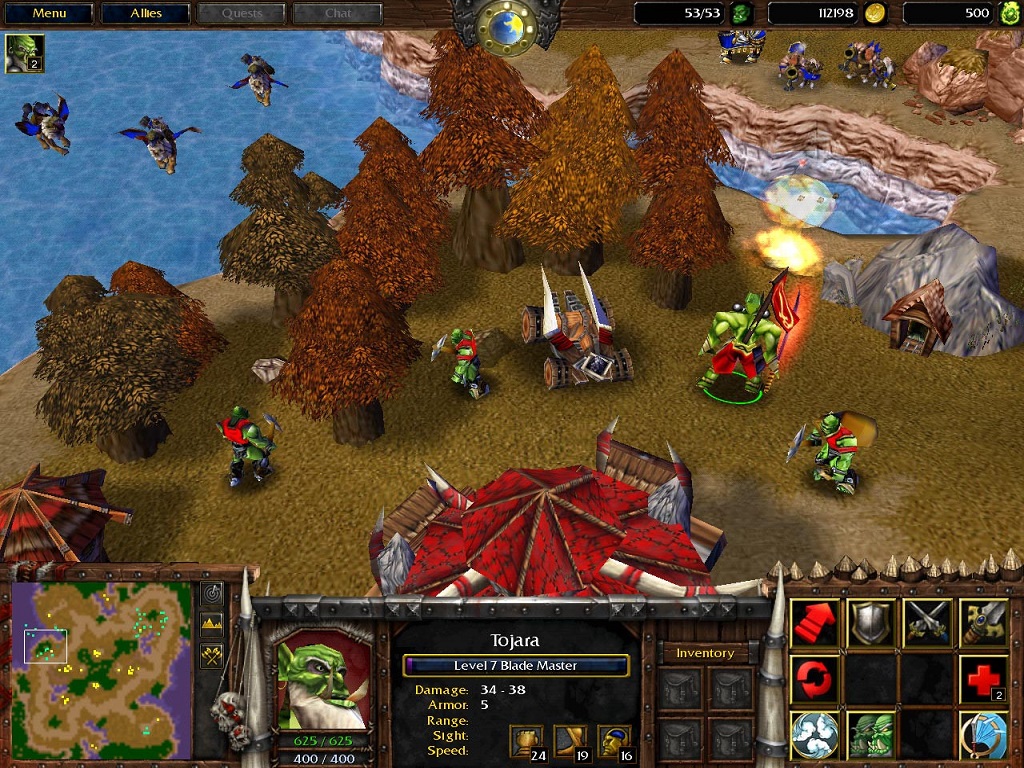Click the Blade Master portrait
The width and height of the screenshot is (1024, 768).
pyautogui.click(x=320, y=682)
